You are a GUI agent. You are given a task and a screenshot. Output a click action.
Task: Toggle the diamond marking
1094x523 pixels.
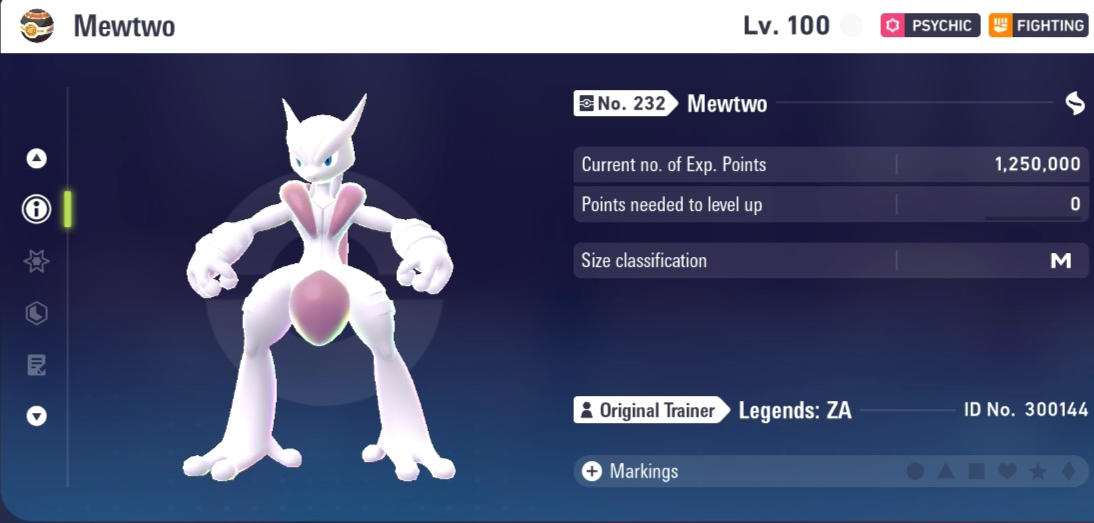(x=1069, y=471)
